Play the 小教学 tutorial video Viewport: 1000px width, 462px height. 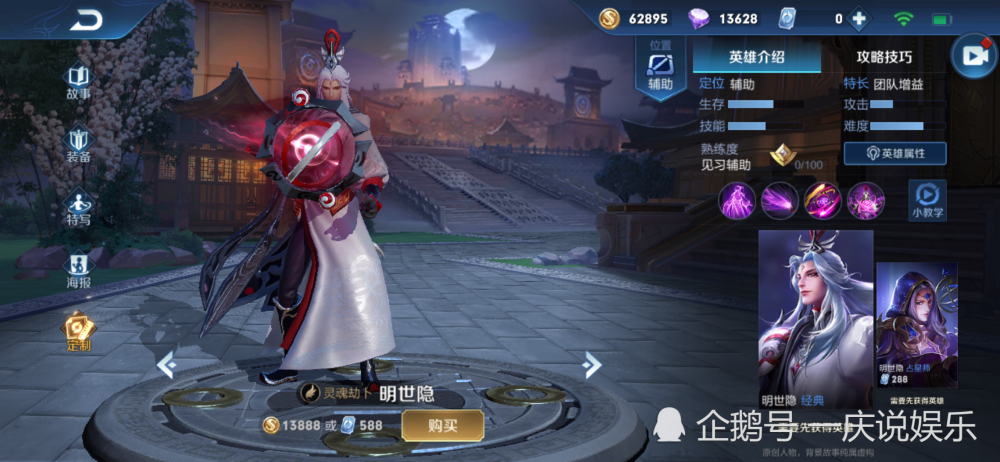927,199
